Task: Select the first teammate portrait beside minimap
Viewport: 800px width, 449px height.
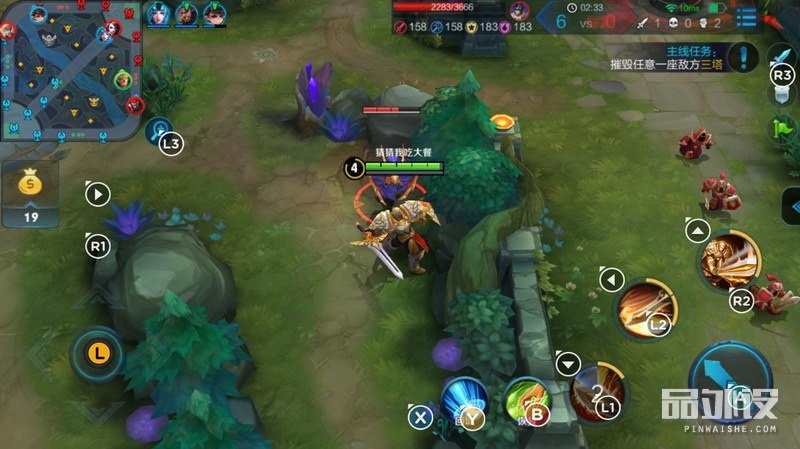Action: click(x=158, y=14)
